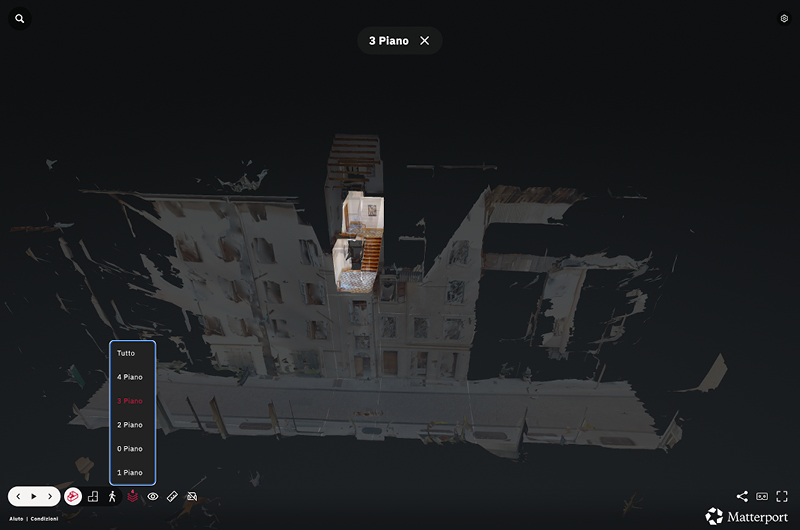Open the share options icon
Viewport: 800px width, 530px height.
coord(742,496)
